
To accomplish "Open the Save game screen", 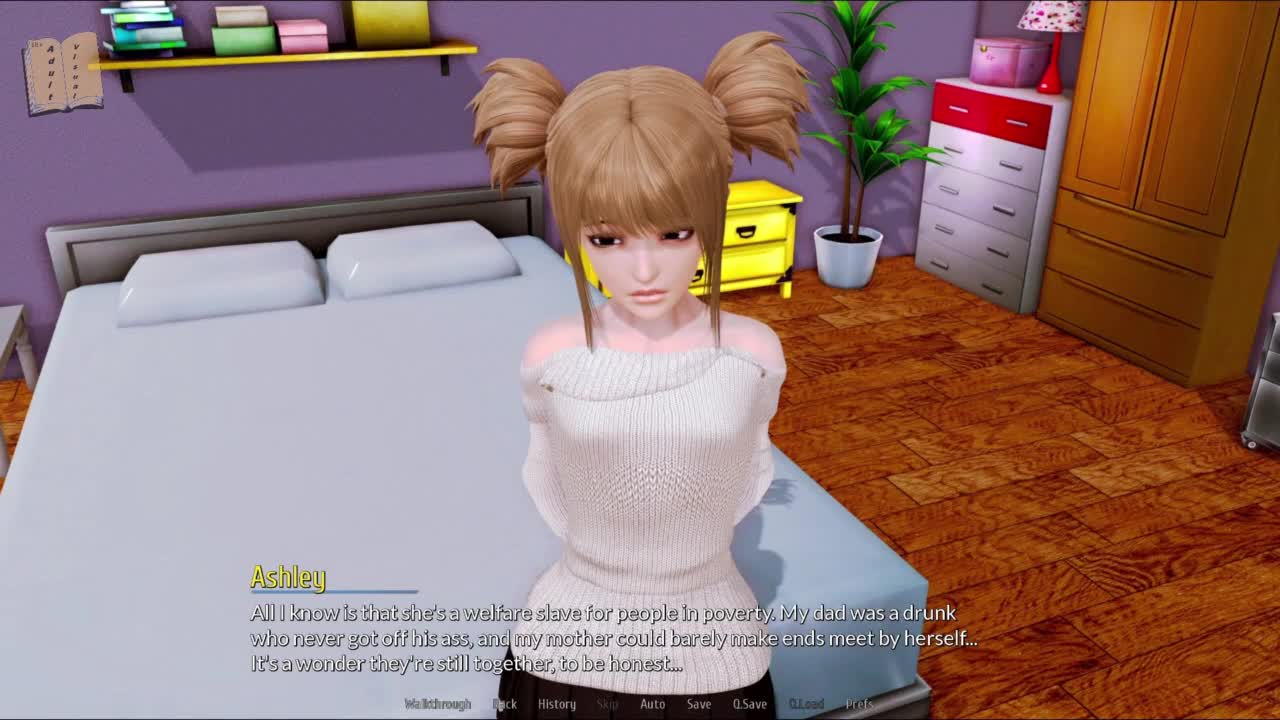I will pos(699,704).
